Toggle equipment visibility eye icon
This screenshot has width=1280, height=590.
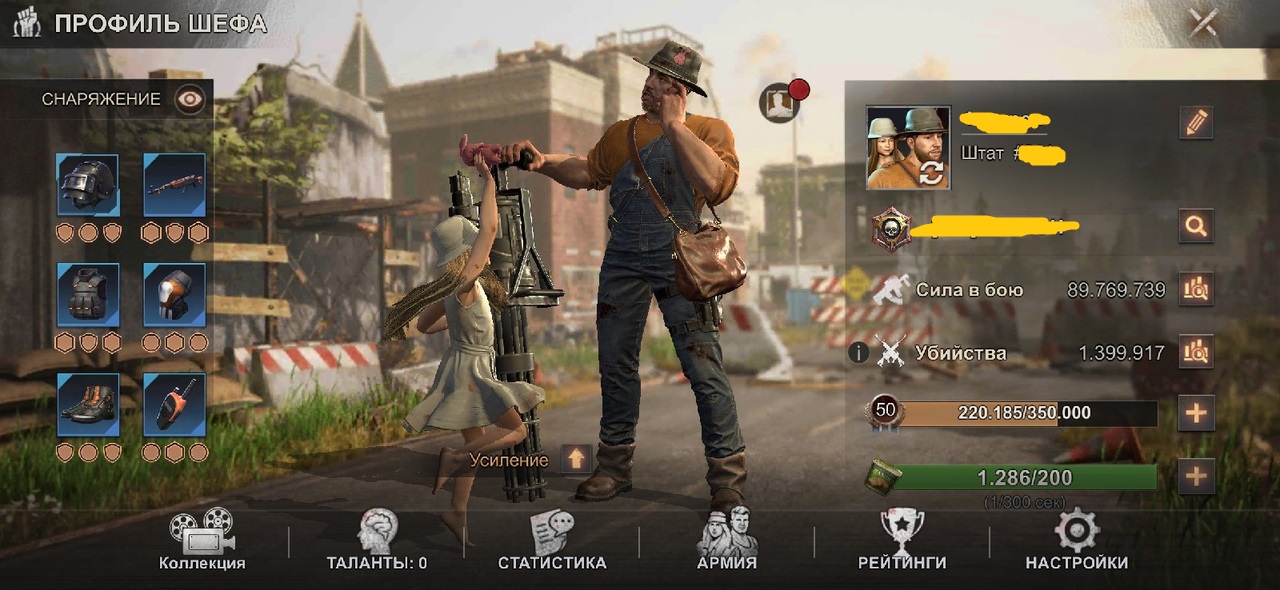coord(189,99)
